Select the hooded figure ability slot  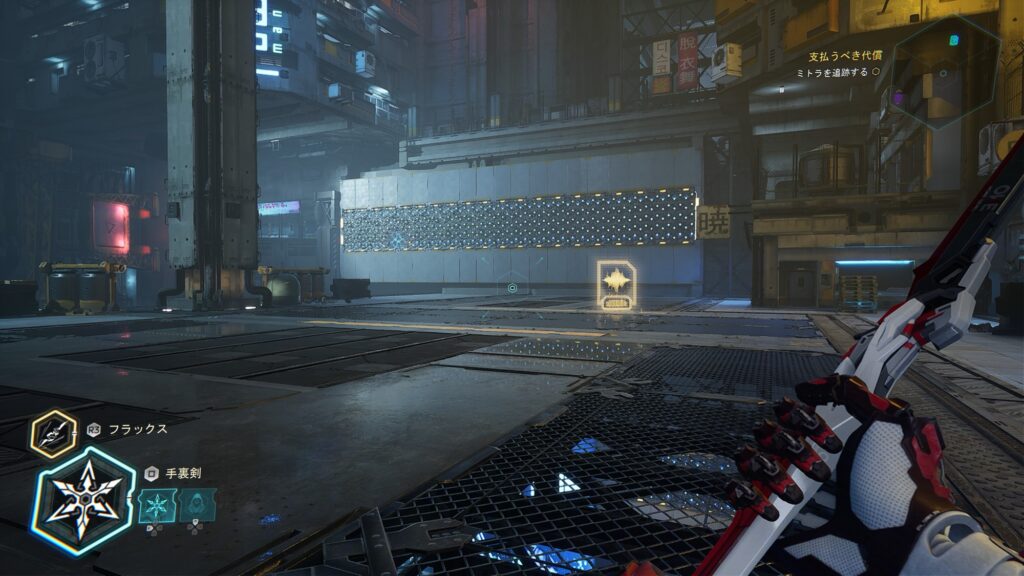(197, 506)
